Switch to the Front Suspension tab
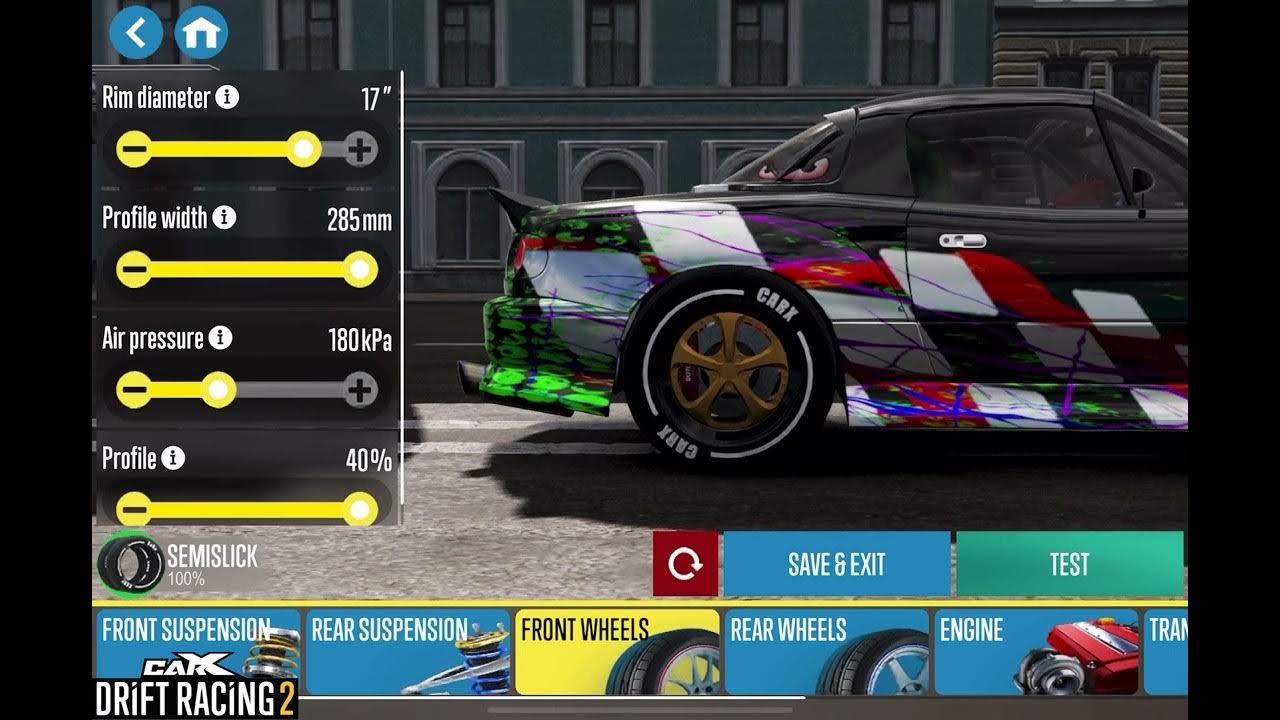The width and height of the screenshot is (1280, 720). [198, 651]
